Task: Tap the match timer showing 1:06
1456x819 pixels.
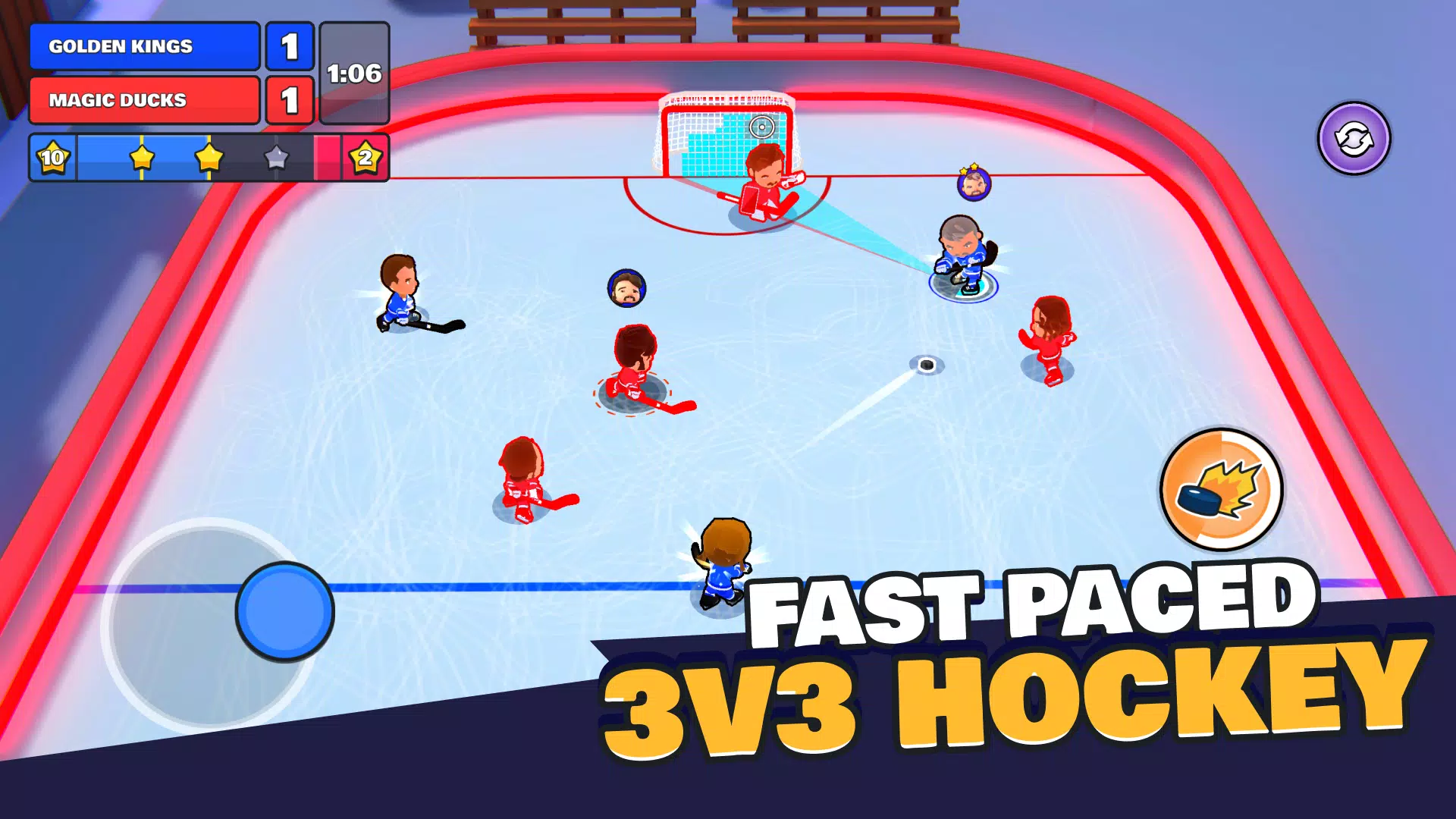Action: 355,74
